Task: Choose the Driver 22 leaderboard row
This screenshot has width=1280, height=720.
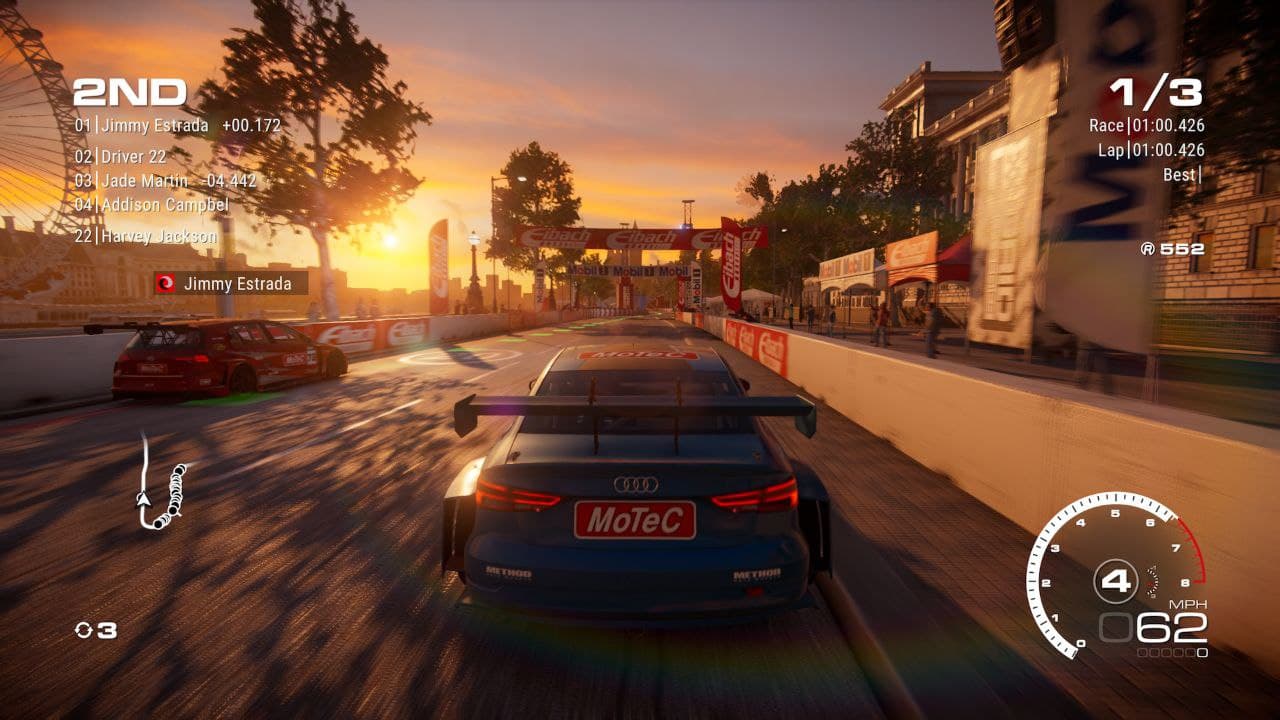Action: pyautogui.click(x=121, y=157)
